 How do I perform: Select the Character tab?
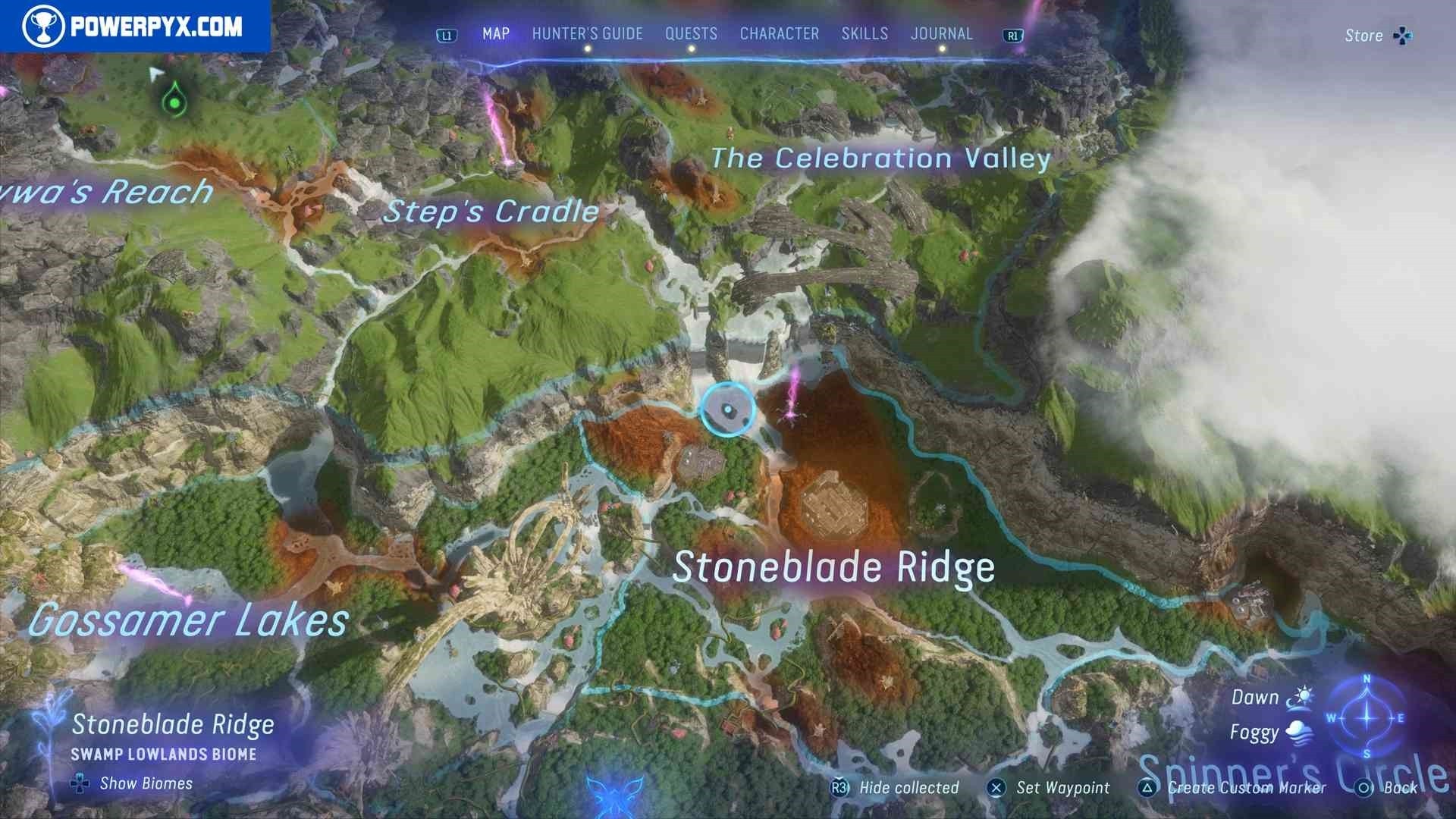(x=779, y=34)
